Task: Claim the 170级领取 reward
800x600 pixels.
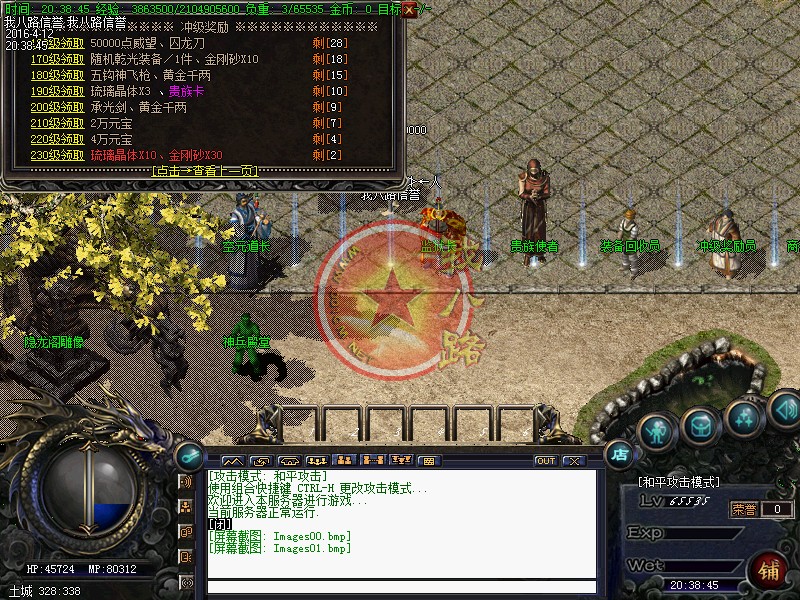Action: click(x=58, y=60)
